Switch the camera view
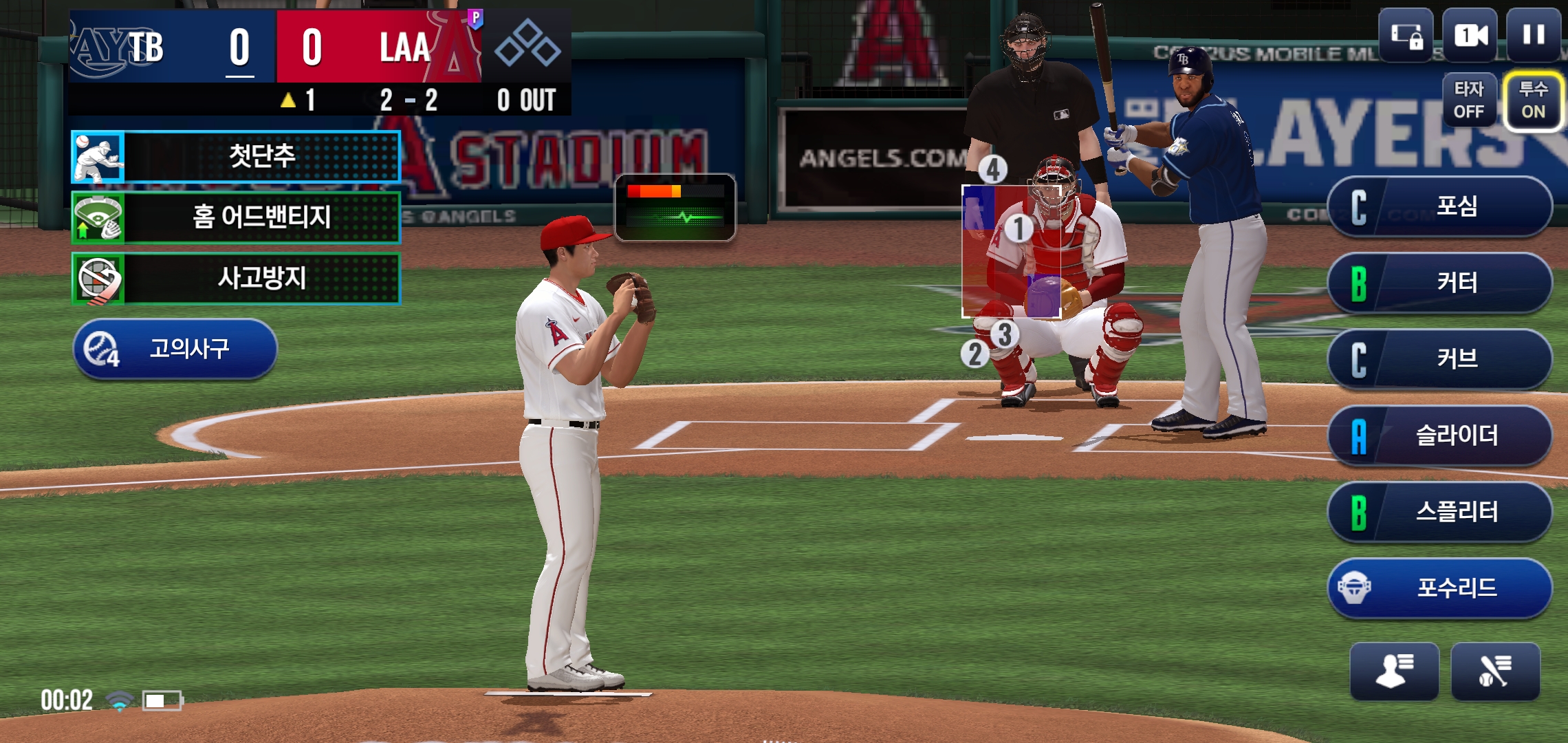The width and height of the screenshot is (1568, 743). [1470, 35]
